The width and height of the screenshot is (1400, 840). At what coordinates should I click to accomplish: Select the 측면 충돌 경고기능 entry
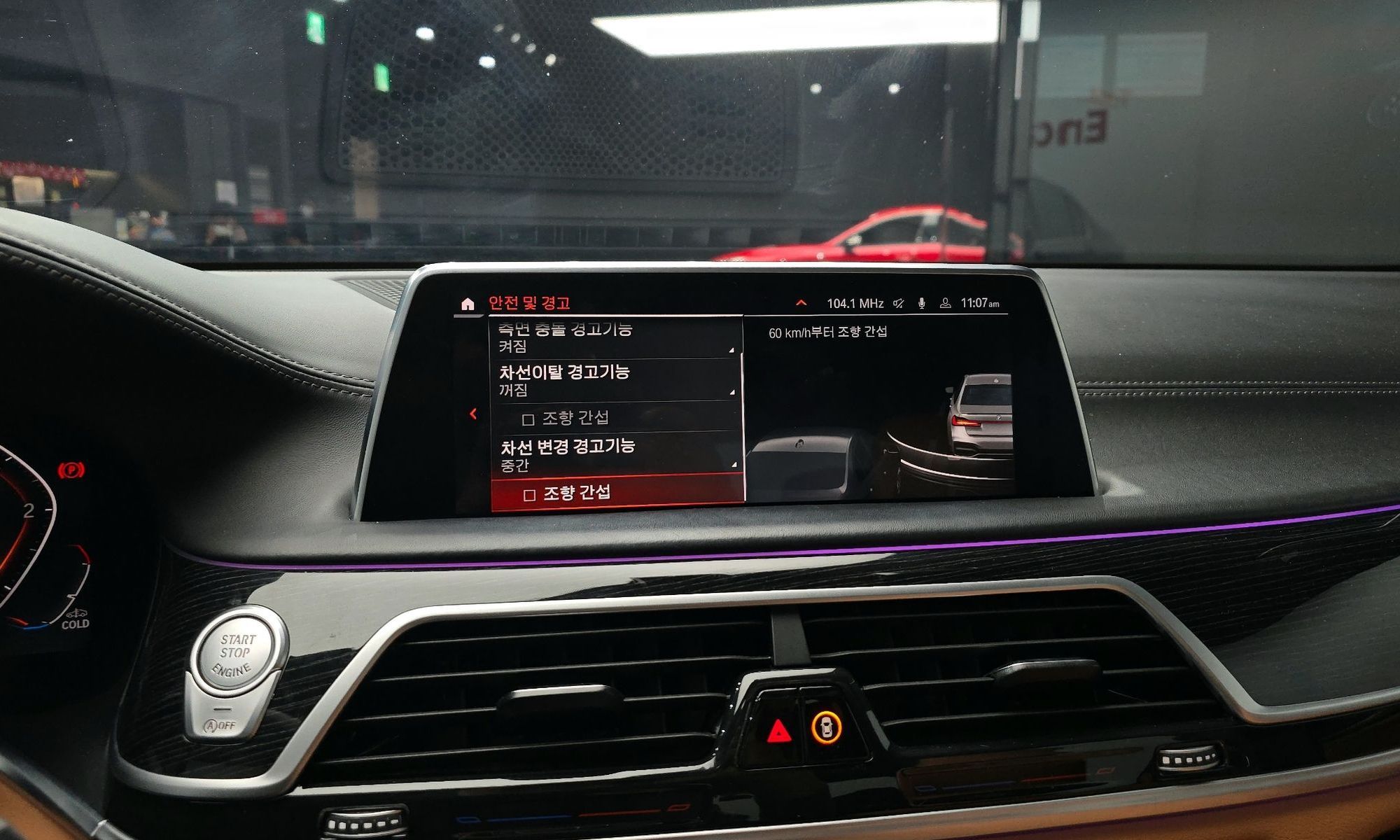click(x=615, y=337)
